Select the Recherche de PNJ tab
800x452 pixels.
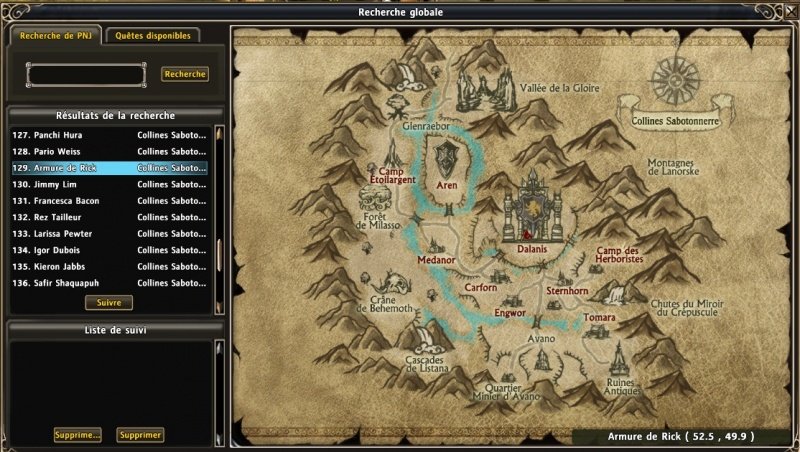(x=52, y=35)
